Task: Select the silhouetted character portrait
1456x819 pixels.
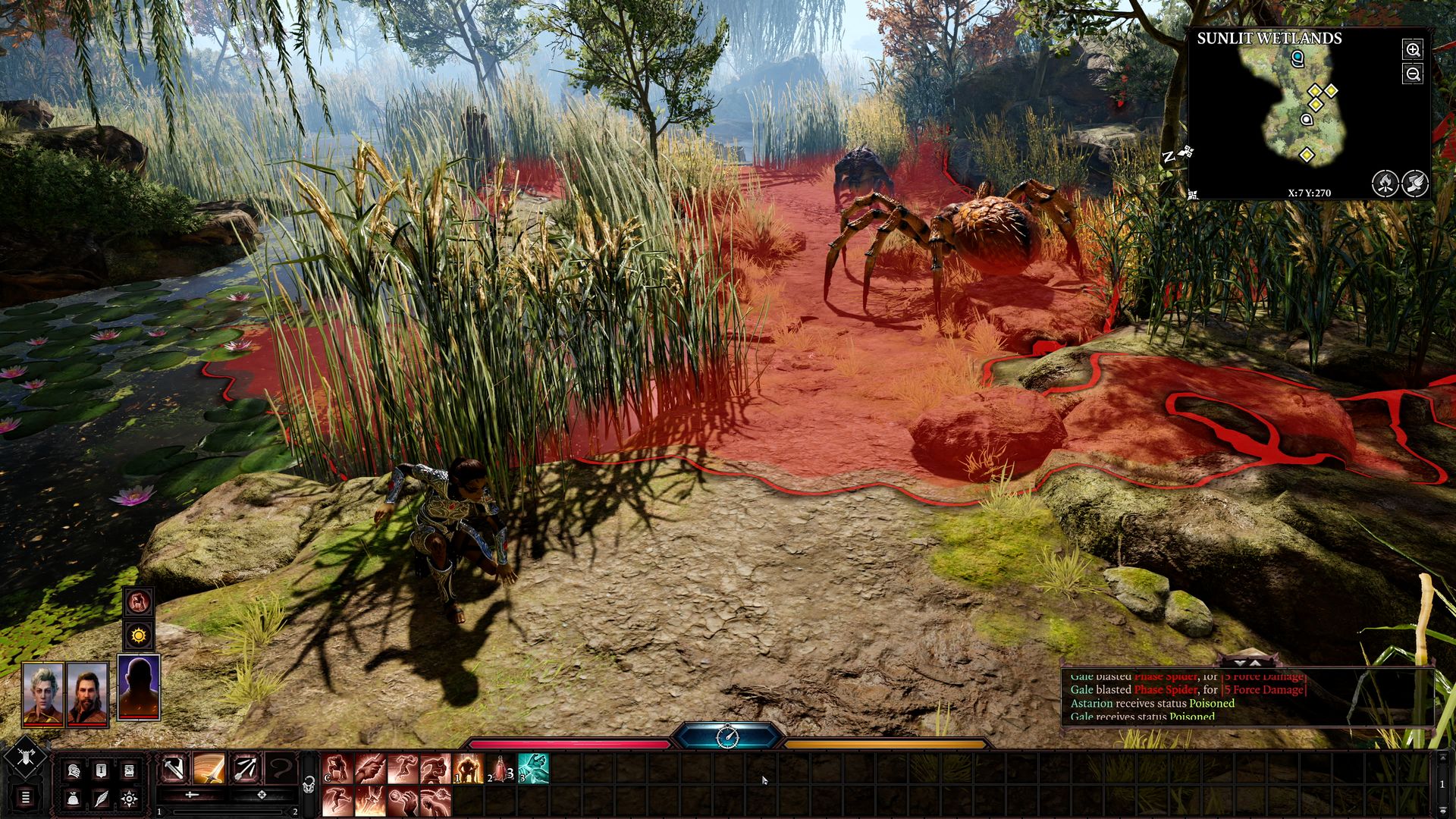Action: 139,687
